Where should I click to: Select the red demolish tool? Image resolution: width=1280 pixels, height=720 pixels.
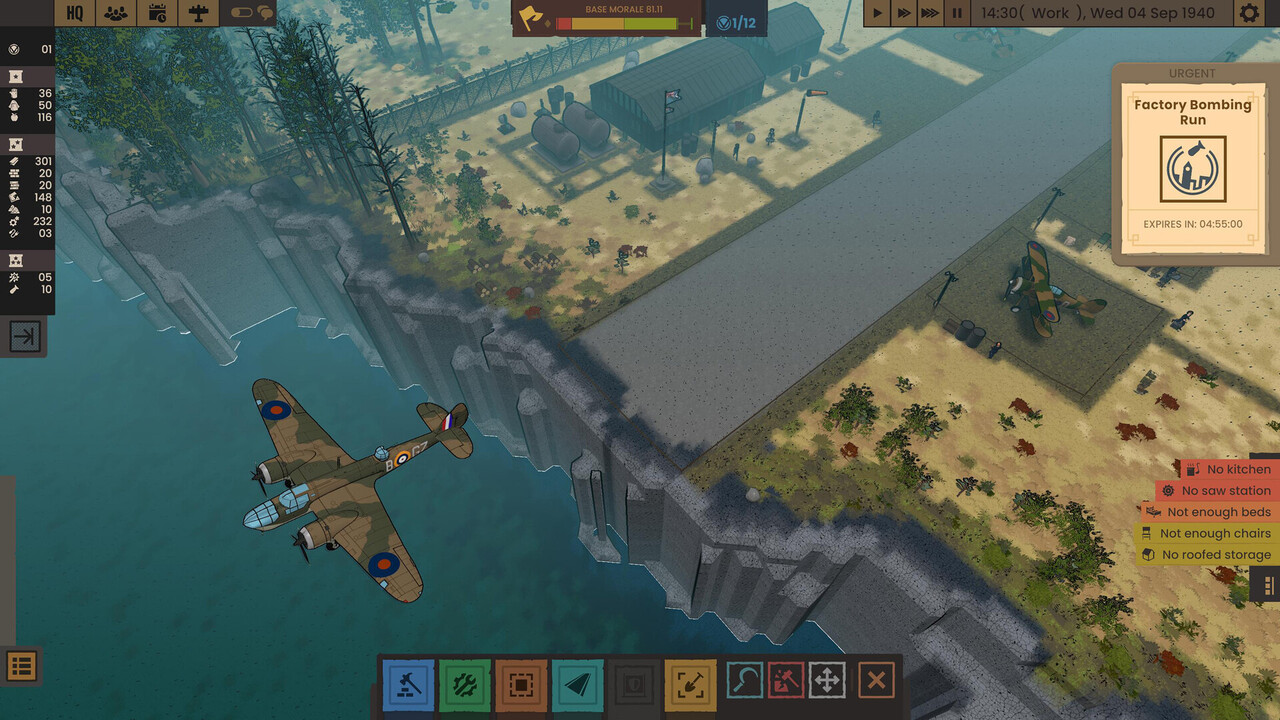tap(785, 681)
